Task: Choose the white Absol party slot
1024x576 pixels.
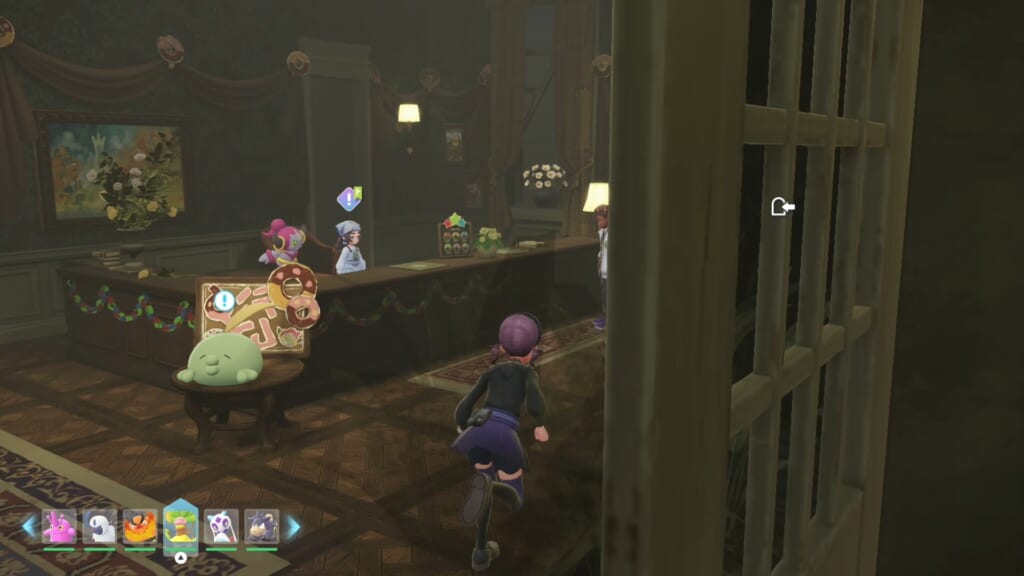Action: pos(99,527)
